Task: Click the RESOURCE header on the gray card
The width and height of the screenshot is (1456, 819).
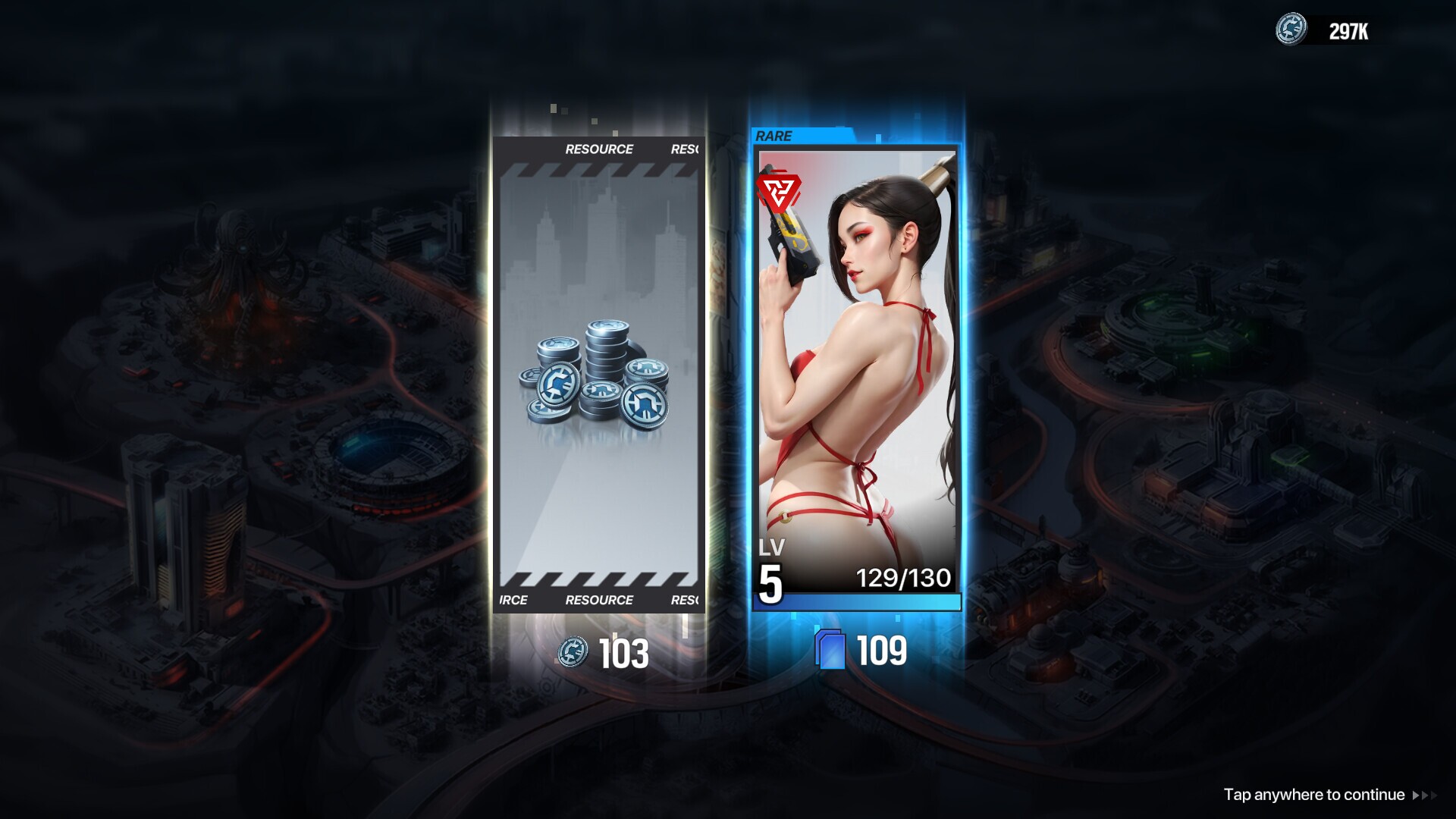Action: coord(598,149)
